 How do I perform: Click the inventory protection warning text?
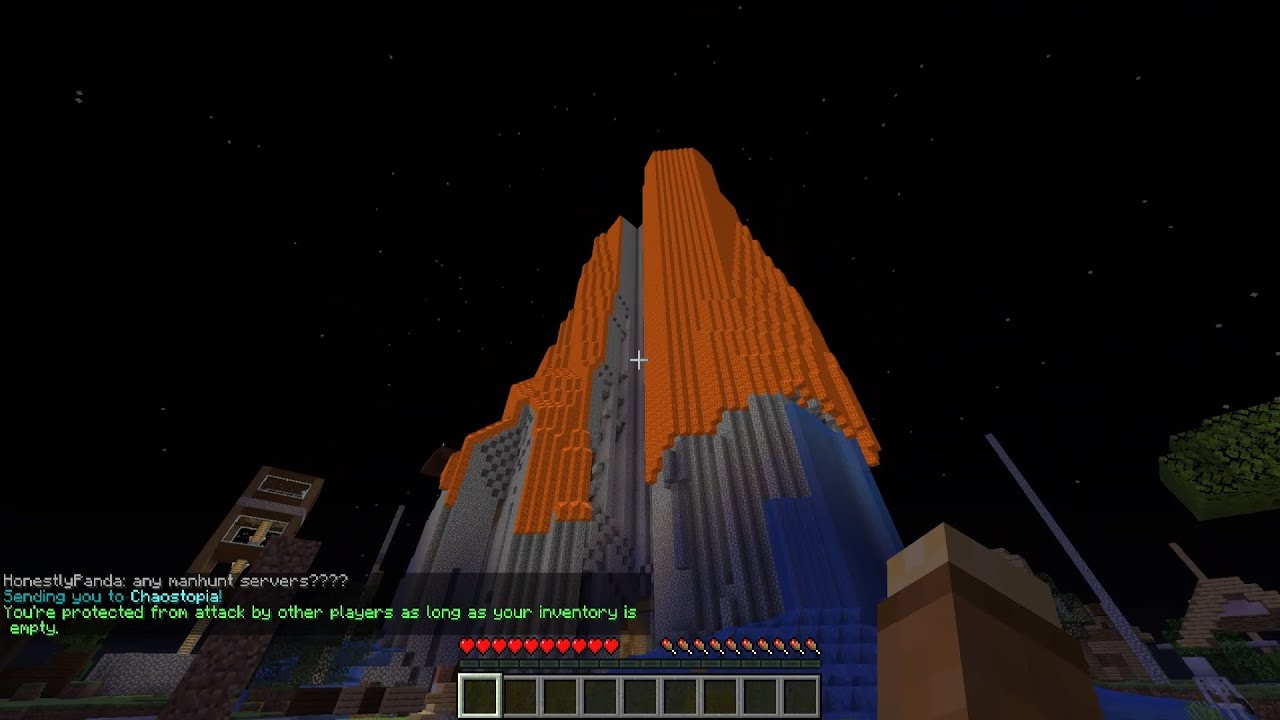click(x=320, y=613)
